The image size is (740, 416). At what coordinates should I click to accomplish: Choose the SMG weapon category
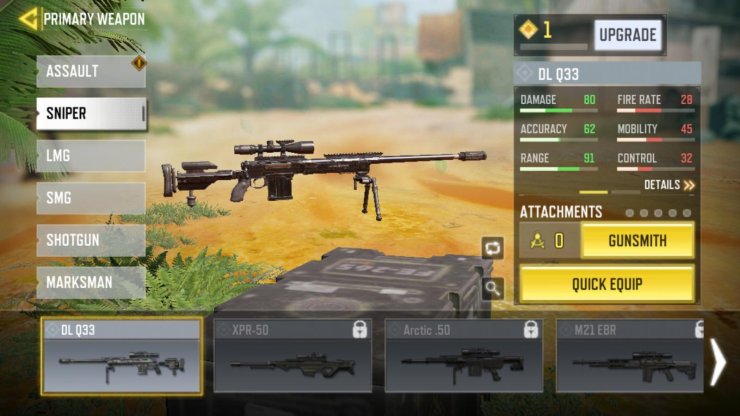pyautogui.click(x=90, y=198)
